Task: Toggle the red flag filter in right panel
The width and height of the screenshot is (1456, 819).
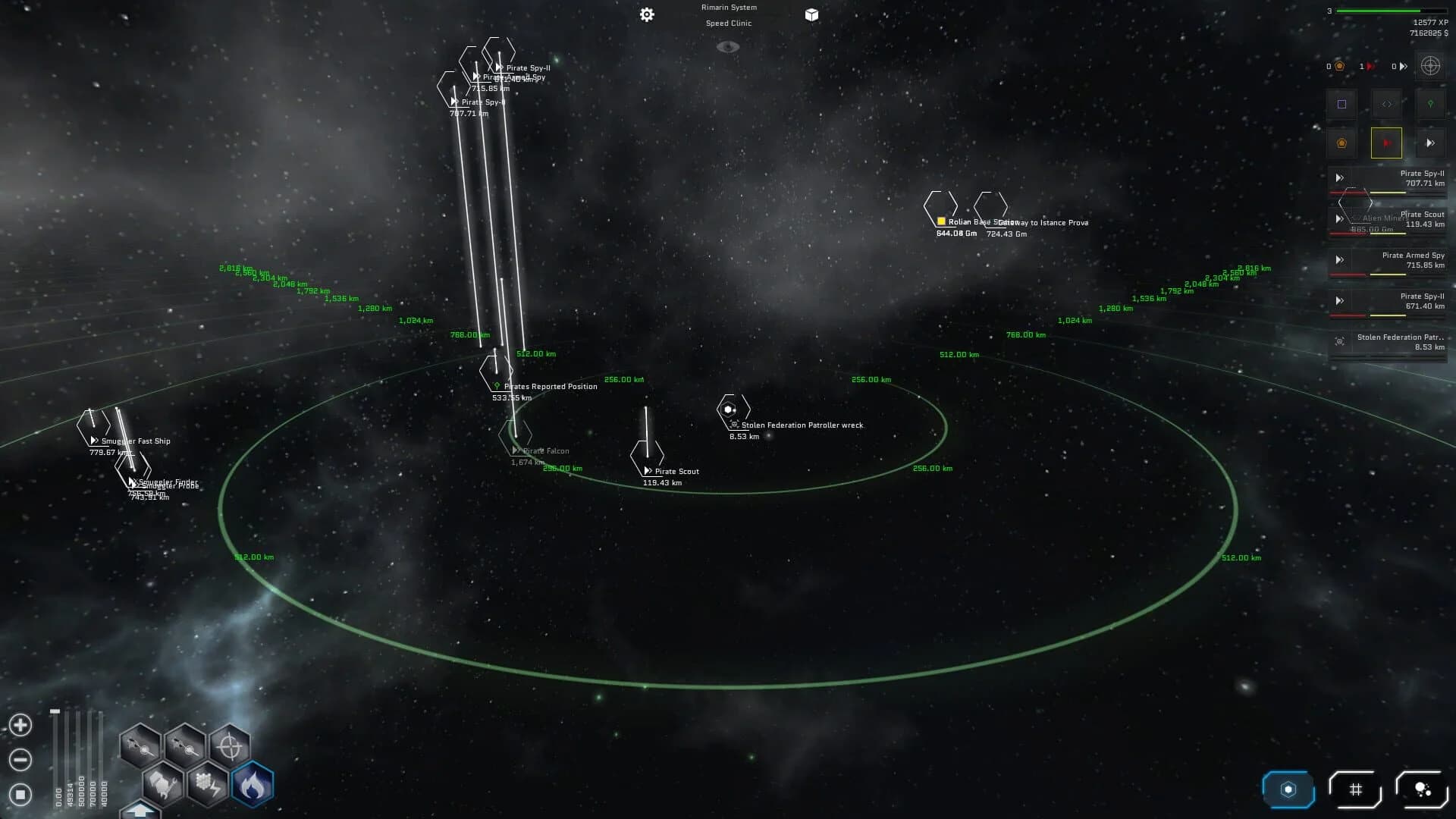Action: (x=1386, y=143)
